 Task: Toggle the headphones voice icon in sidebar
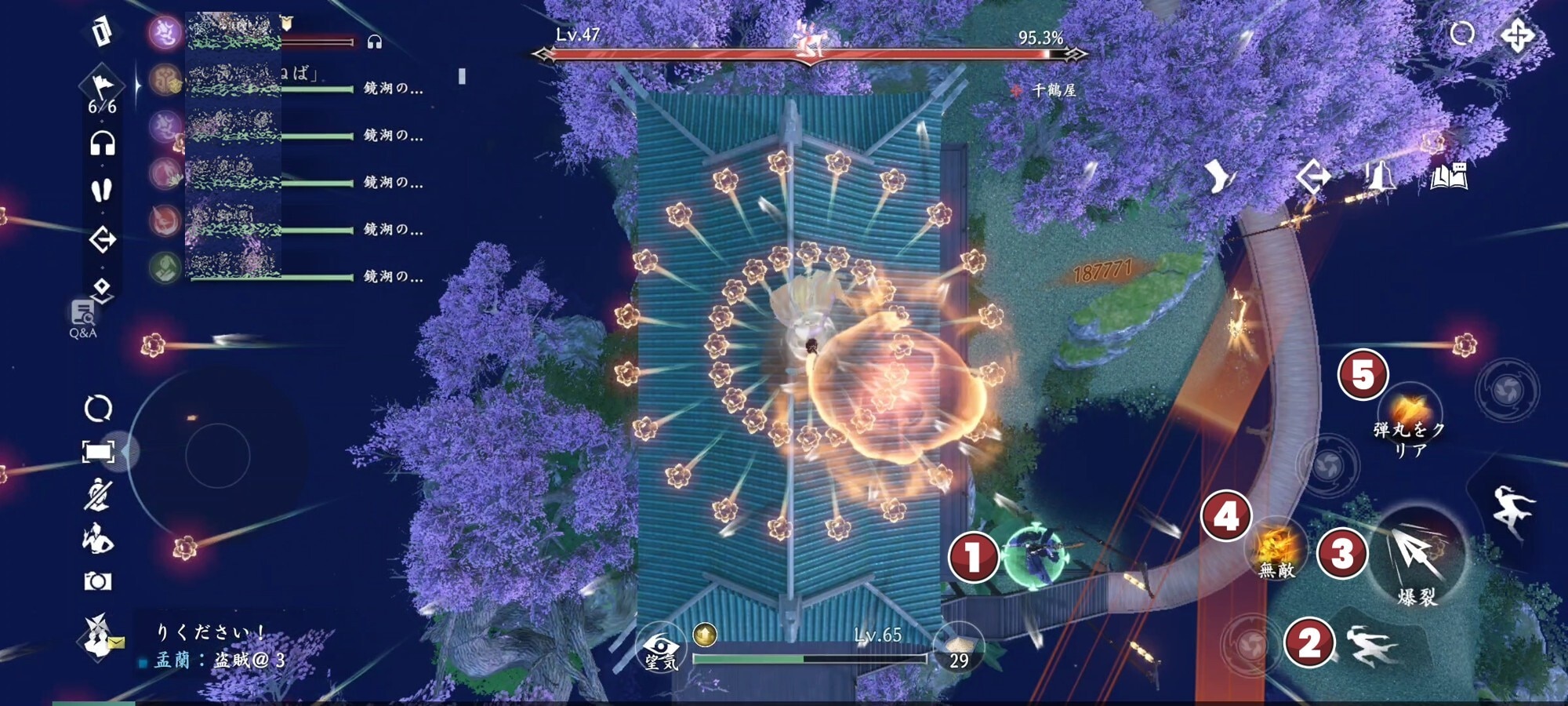pyautogui.click(x=102, y=144)
